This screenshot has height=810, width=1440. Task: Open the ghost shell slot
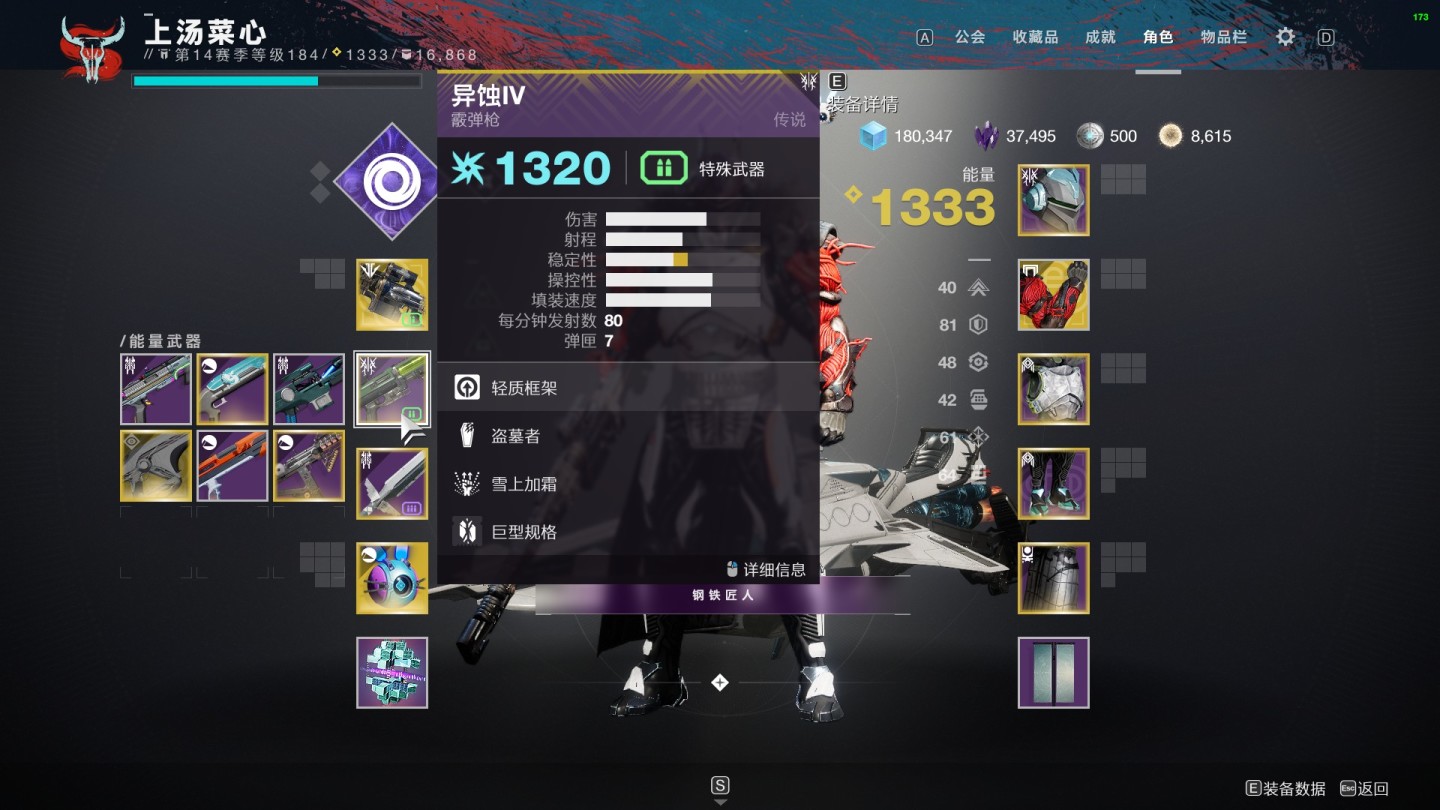click(392, 578)
